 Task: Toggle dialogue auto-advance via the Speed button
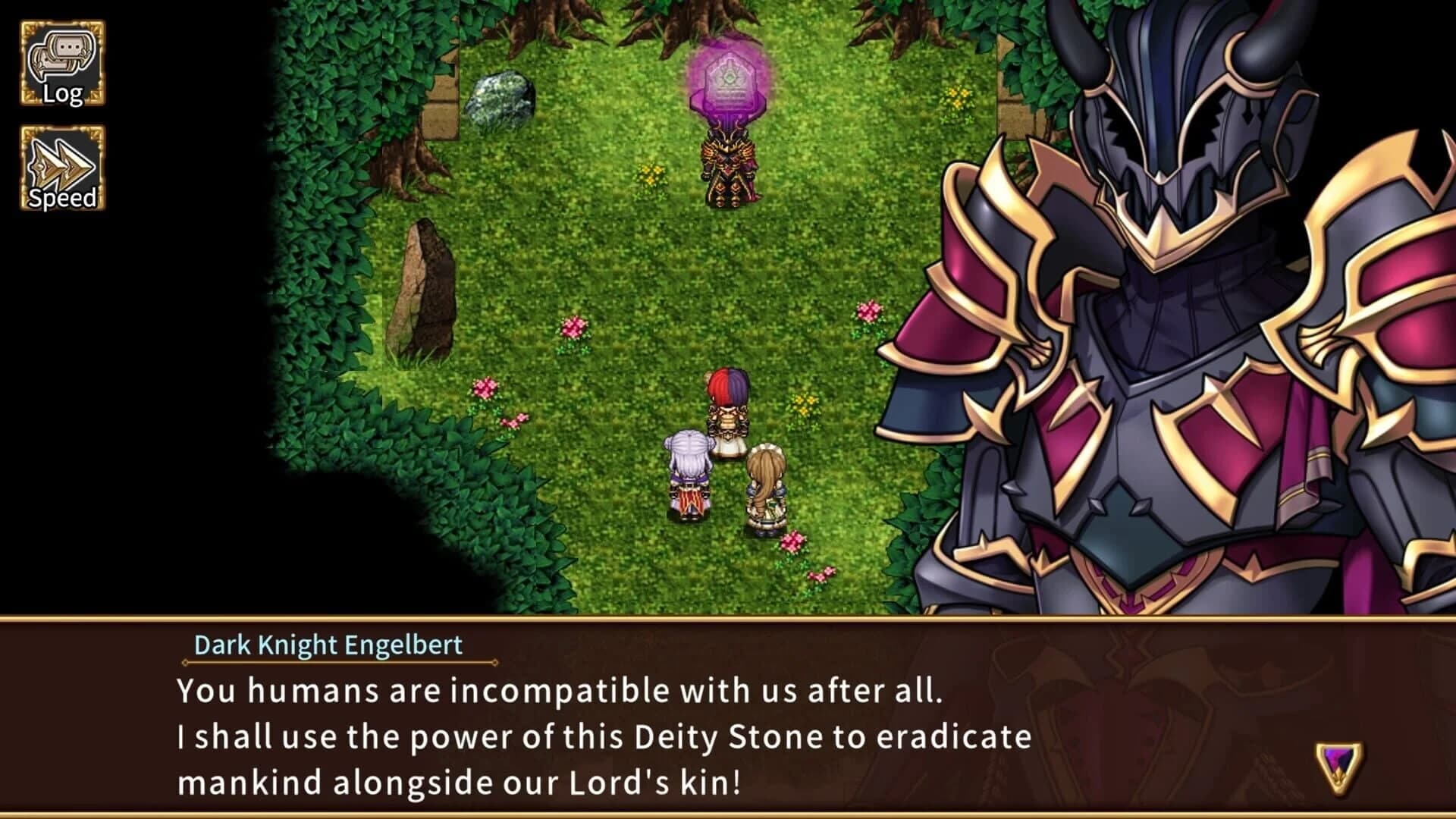tap(64, 167)
